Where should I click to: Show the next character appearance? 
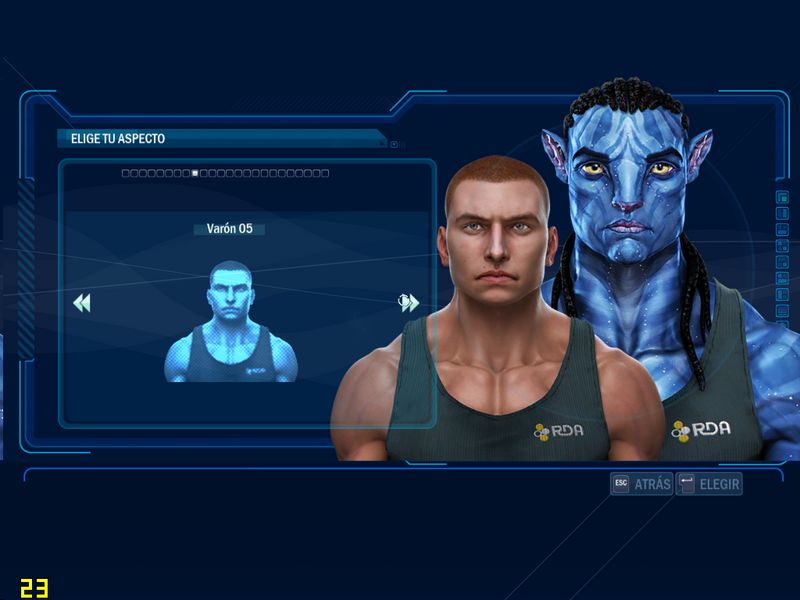pos(408,303)
